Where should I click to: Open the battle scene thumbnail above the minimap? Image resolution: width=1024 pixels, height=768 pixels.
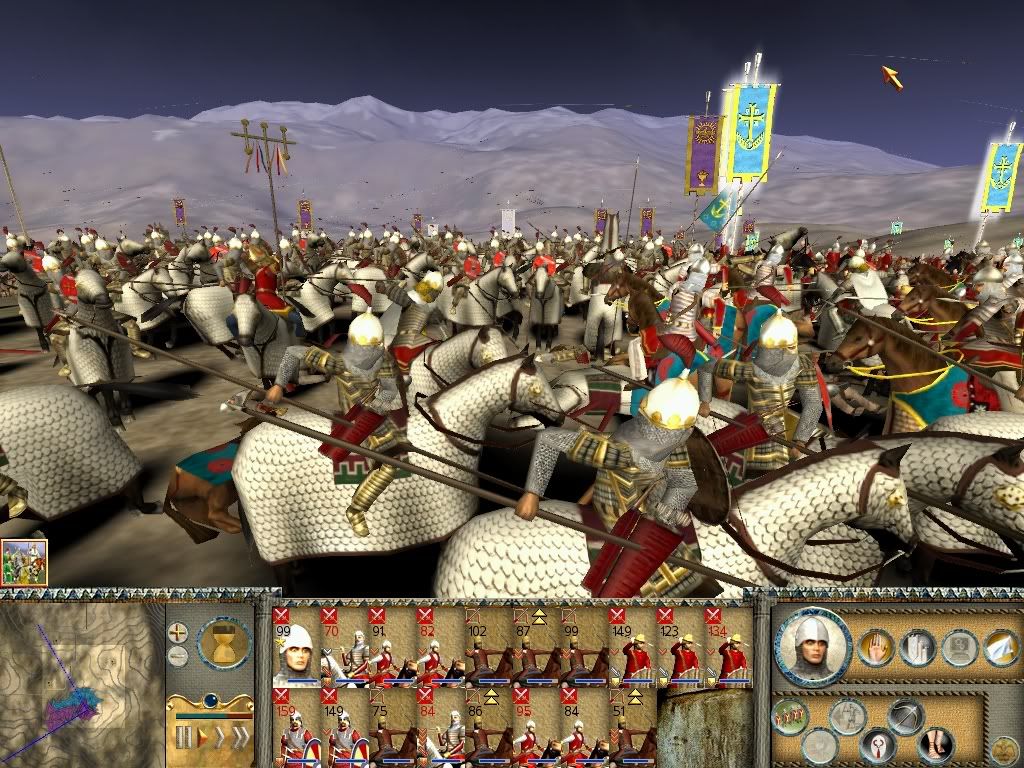pyautogui.click(x=24, y=562)
